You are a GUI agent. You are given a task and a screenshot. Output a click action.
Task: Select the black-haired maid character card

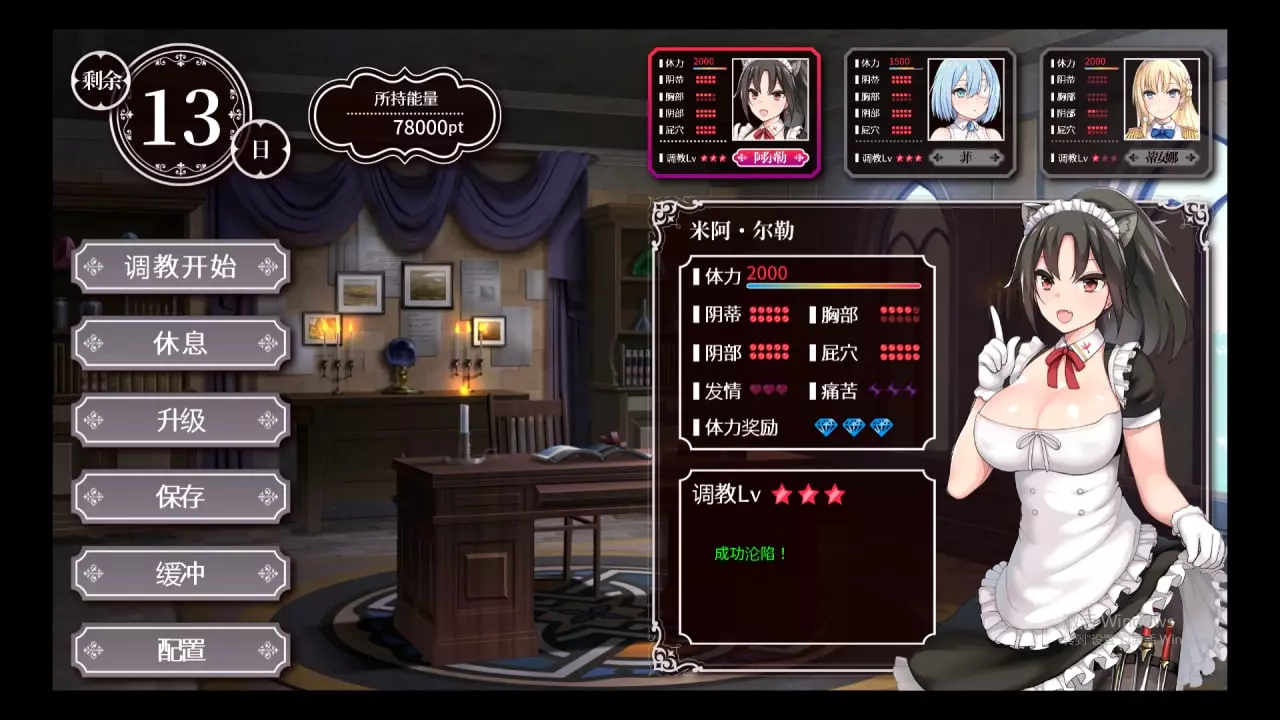point(734,112)
